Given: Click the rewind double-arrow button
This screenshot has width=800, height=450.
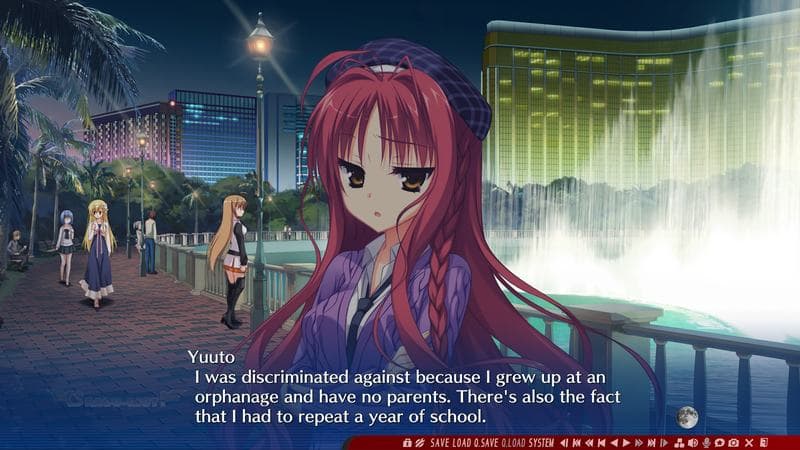Looking at the screenshot, I should pos(589,442).
